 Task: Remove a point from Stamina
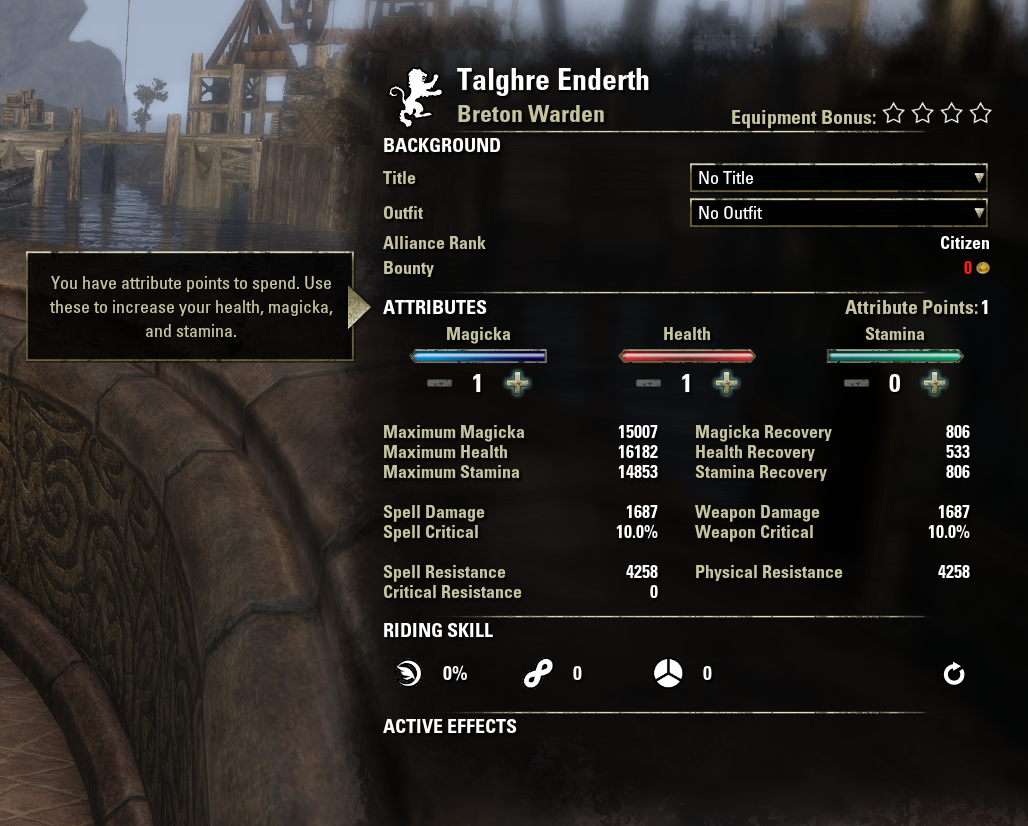tap(856, 383)
